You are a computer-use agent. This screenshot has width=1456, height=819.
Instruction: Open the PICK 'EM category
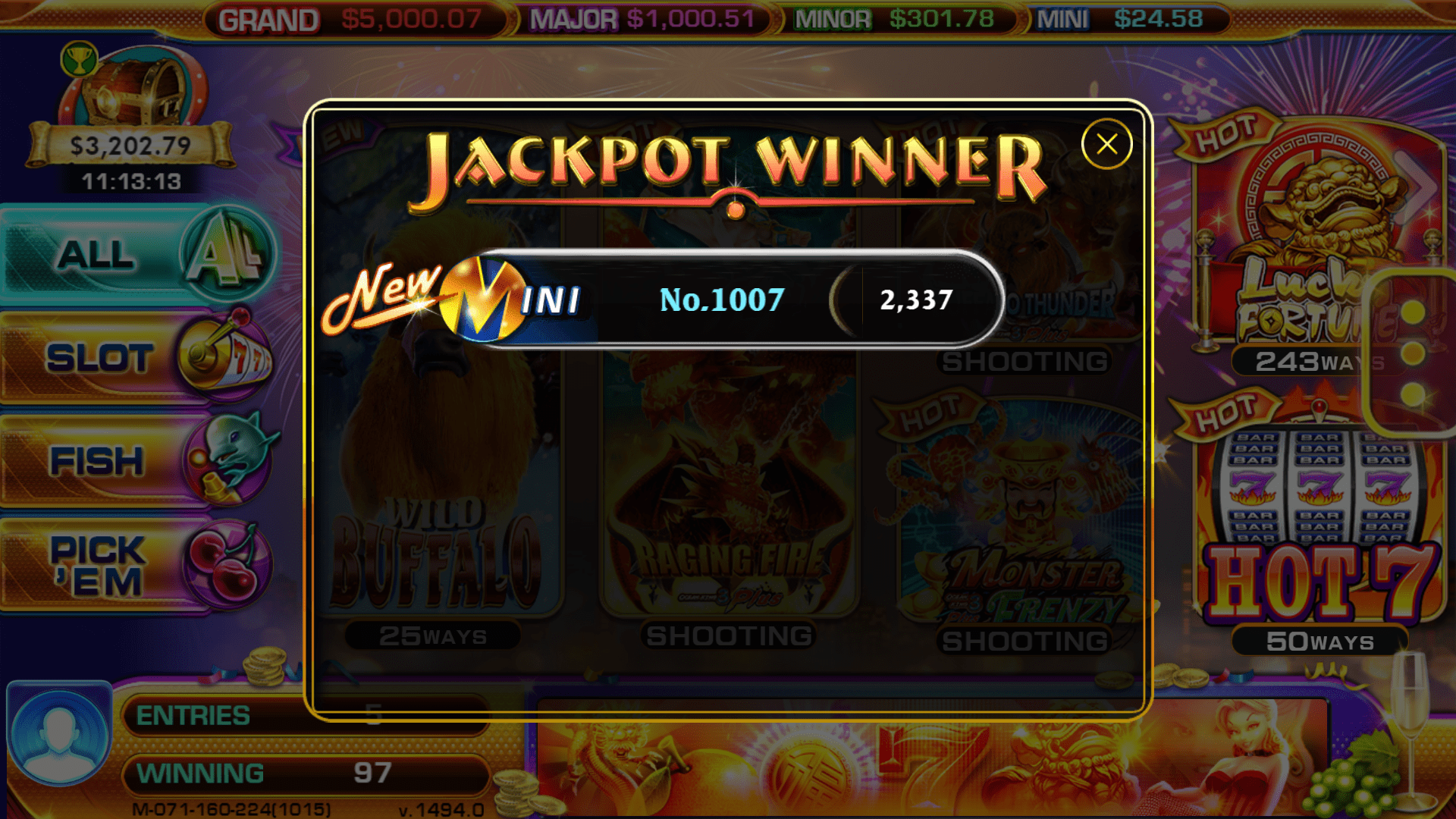(x=136, y=565)
